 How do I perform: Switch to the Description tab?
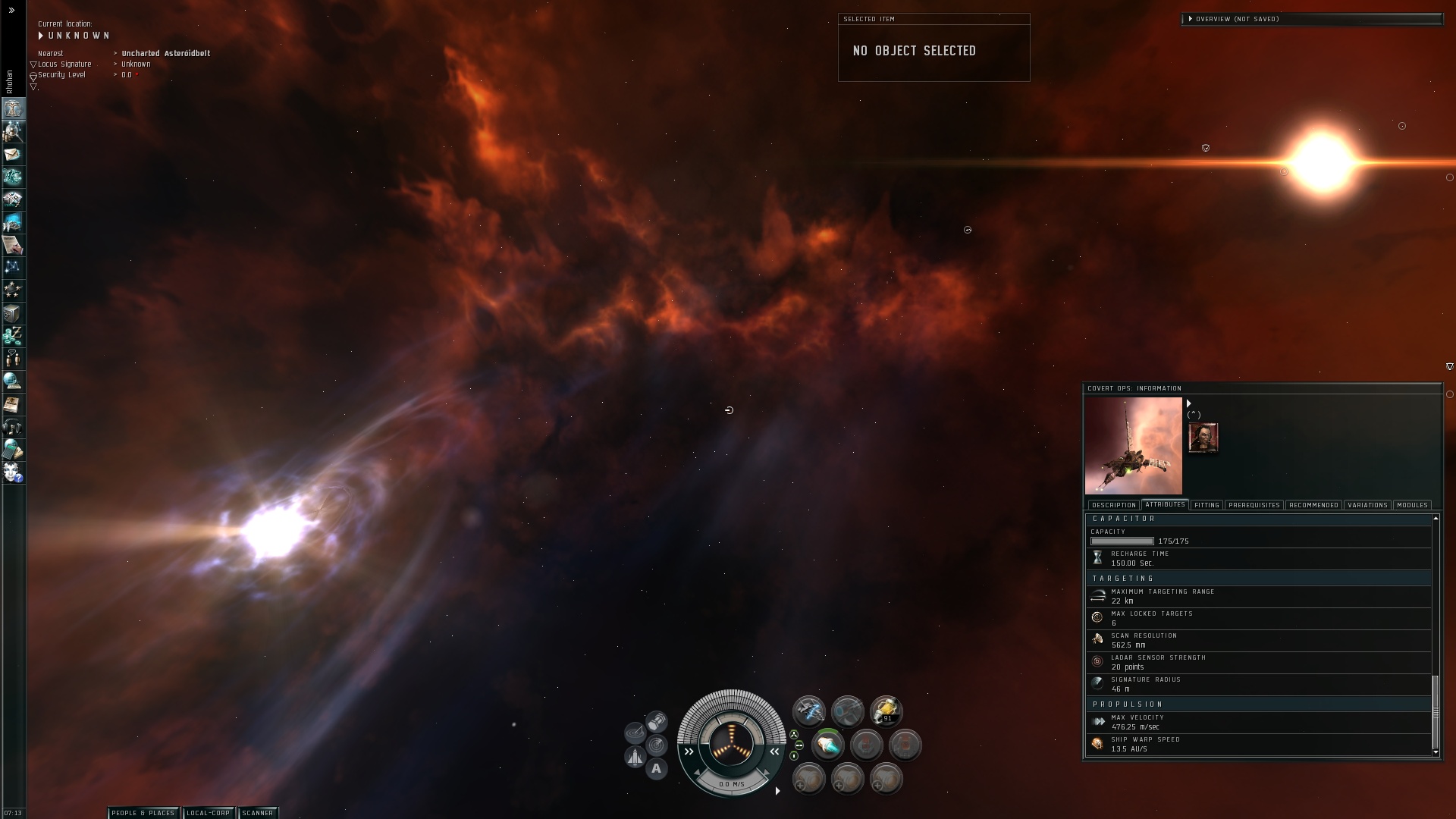(x=1113, y=505)
